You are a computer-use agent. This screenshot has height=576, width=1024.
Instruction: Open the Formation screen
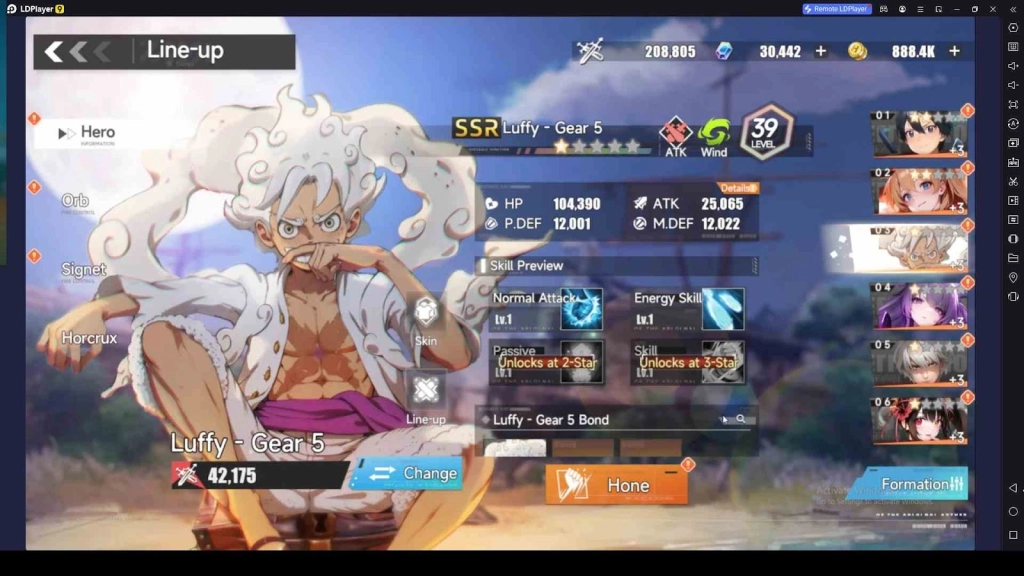[910, 484]
